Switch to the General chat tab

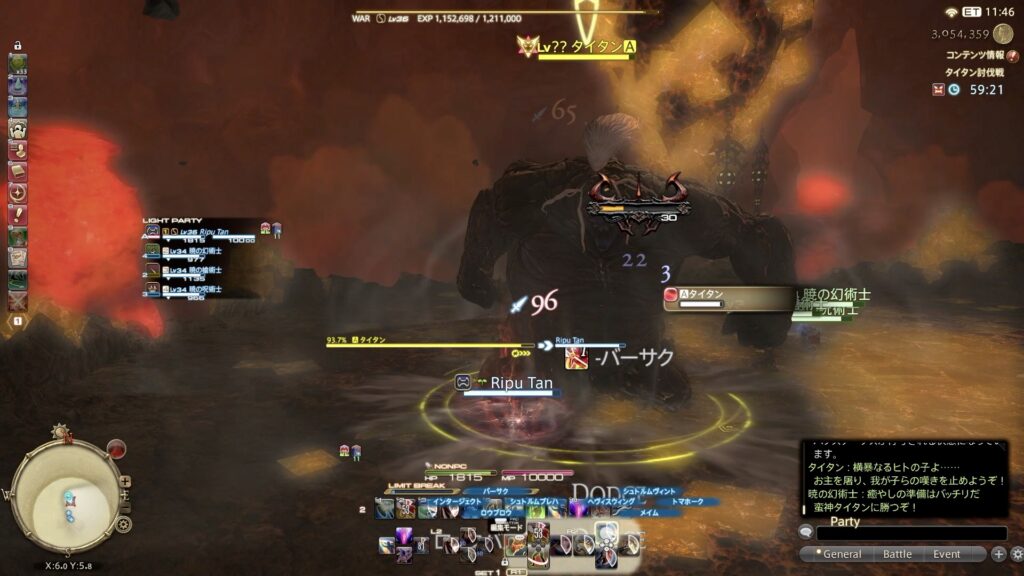coord(841,554)
